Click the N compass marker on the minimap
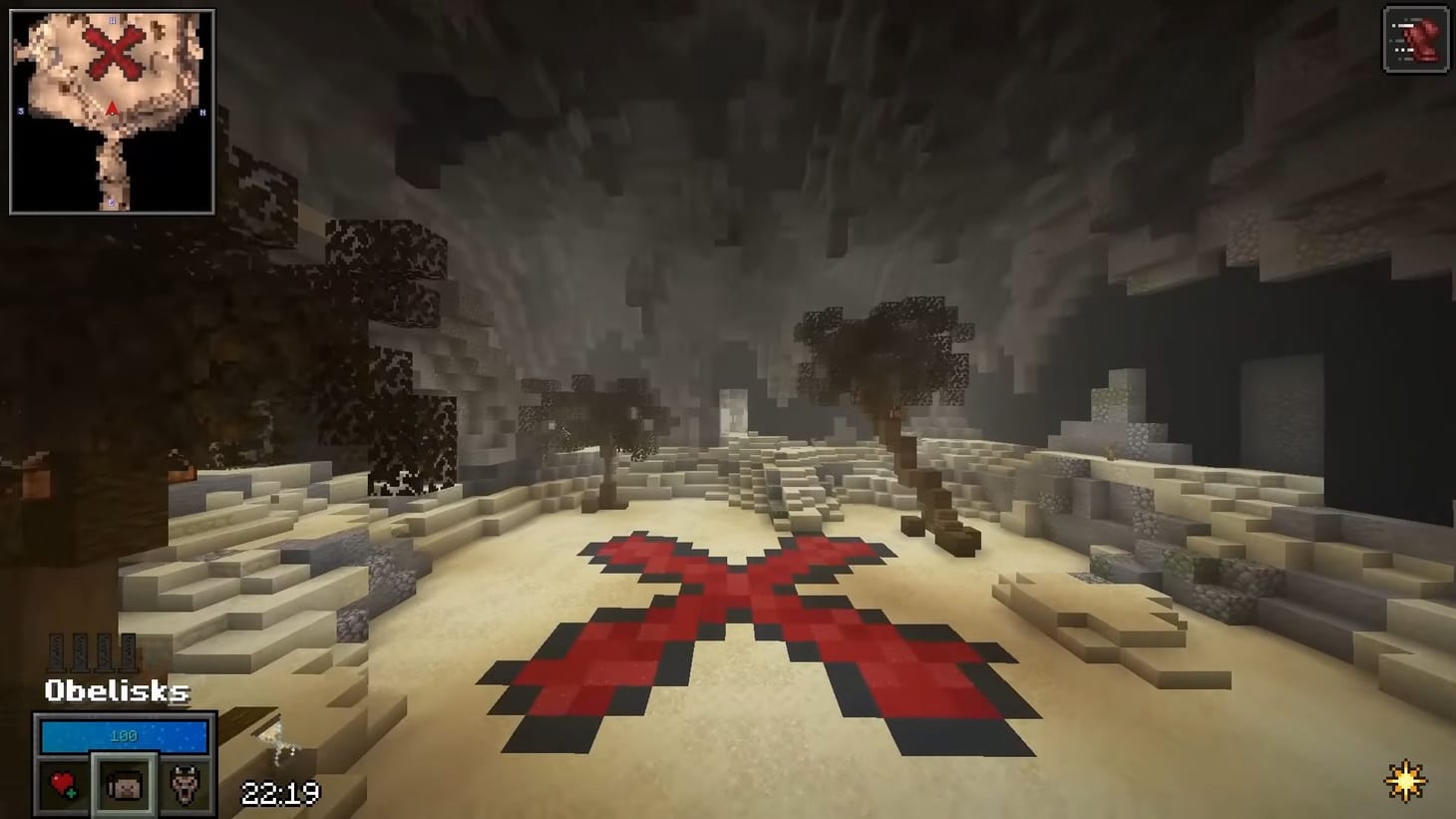Viewport: 1456px width, 819px height. [202, 111]
